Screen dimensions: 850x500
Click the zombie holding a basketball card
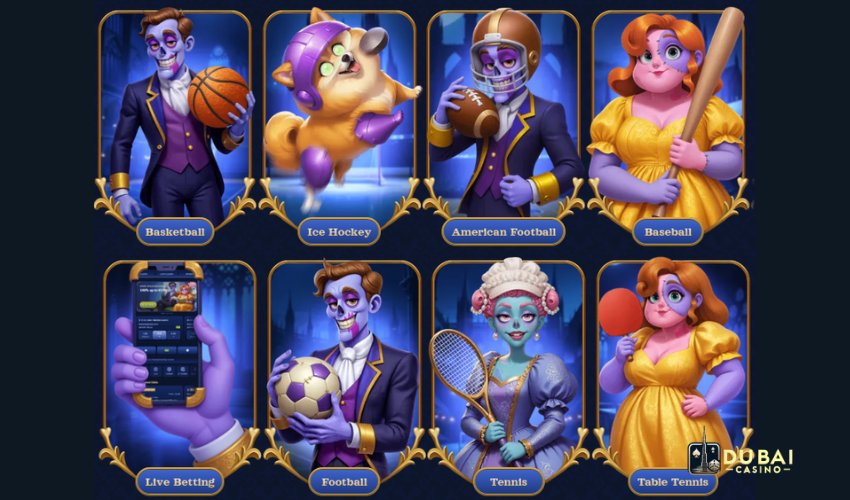175,115
